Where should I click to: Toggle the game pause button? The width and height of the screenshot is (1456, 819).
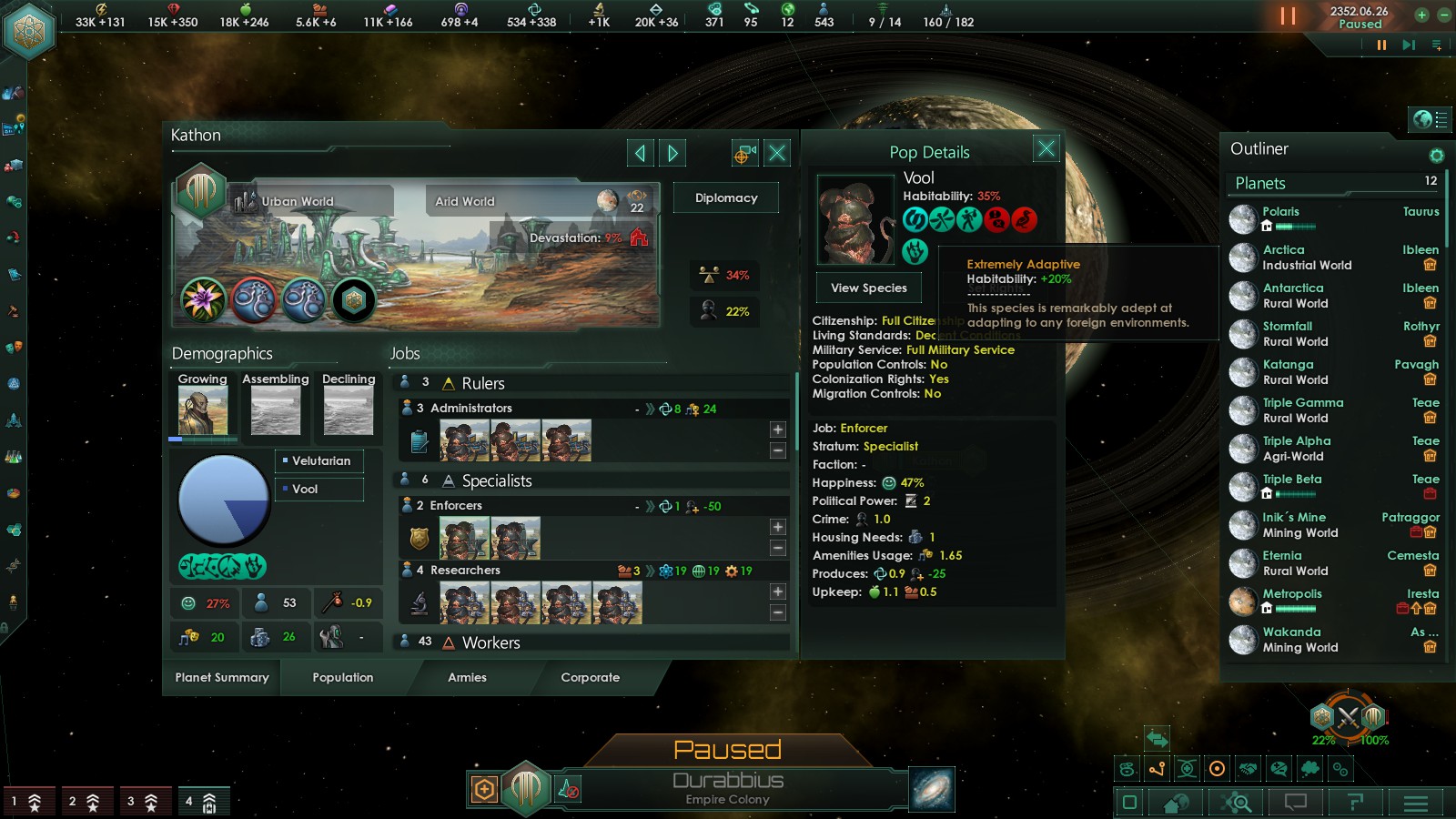click(1288, 16)
